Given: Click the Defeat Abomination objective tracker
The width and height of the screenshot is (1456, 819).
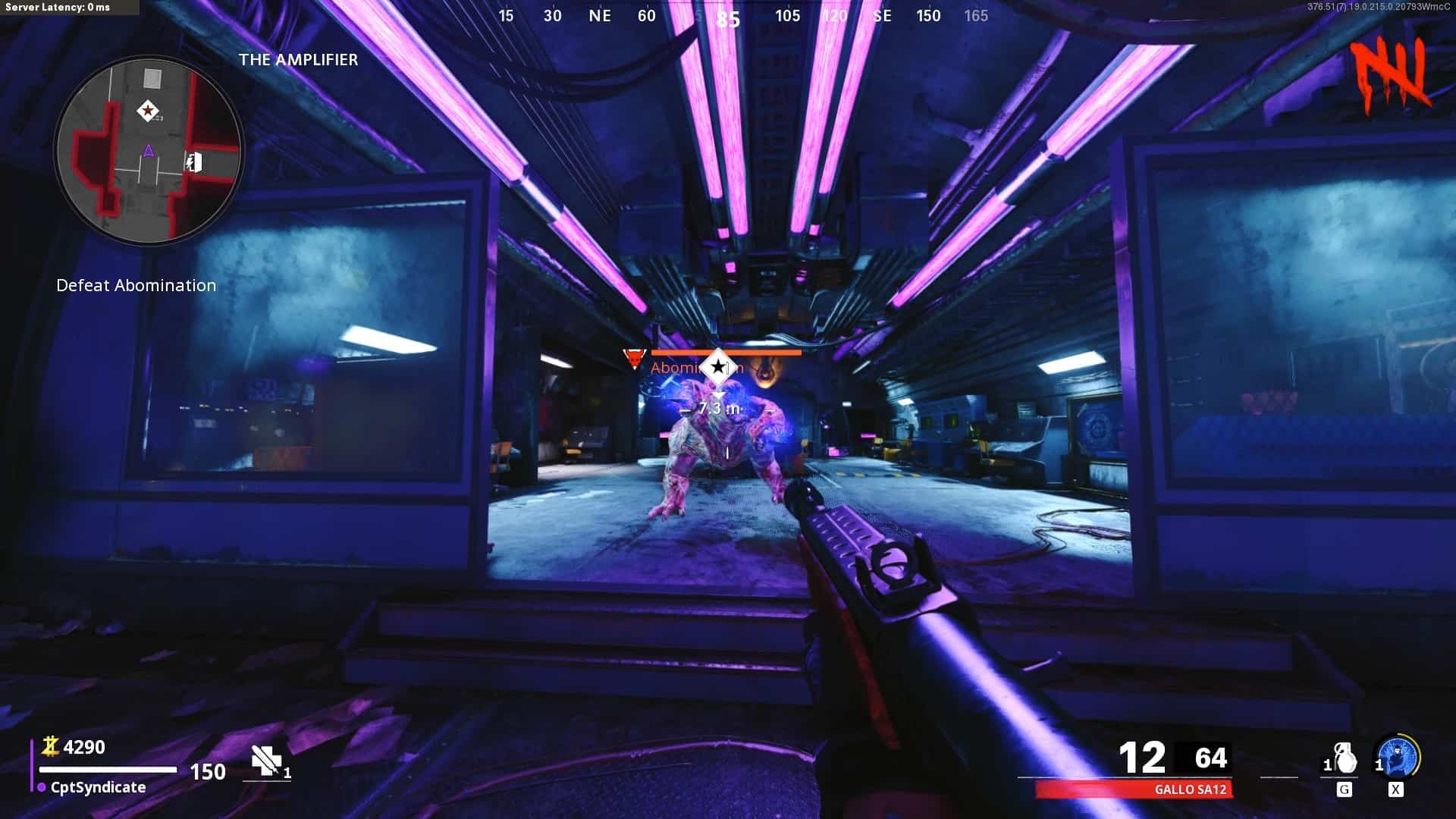Looking at the screenshot, I should pyautogui.click(x=136, y=286).
